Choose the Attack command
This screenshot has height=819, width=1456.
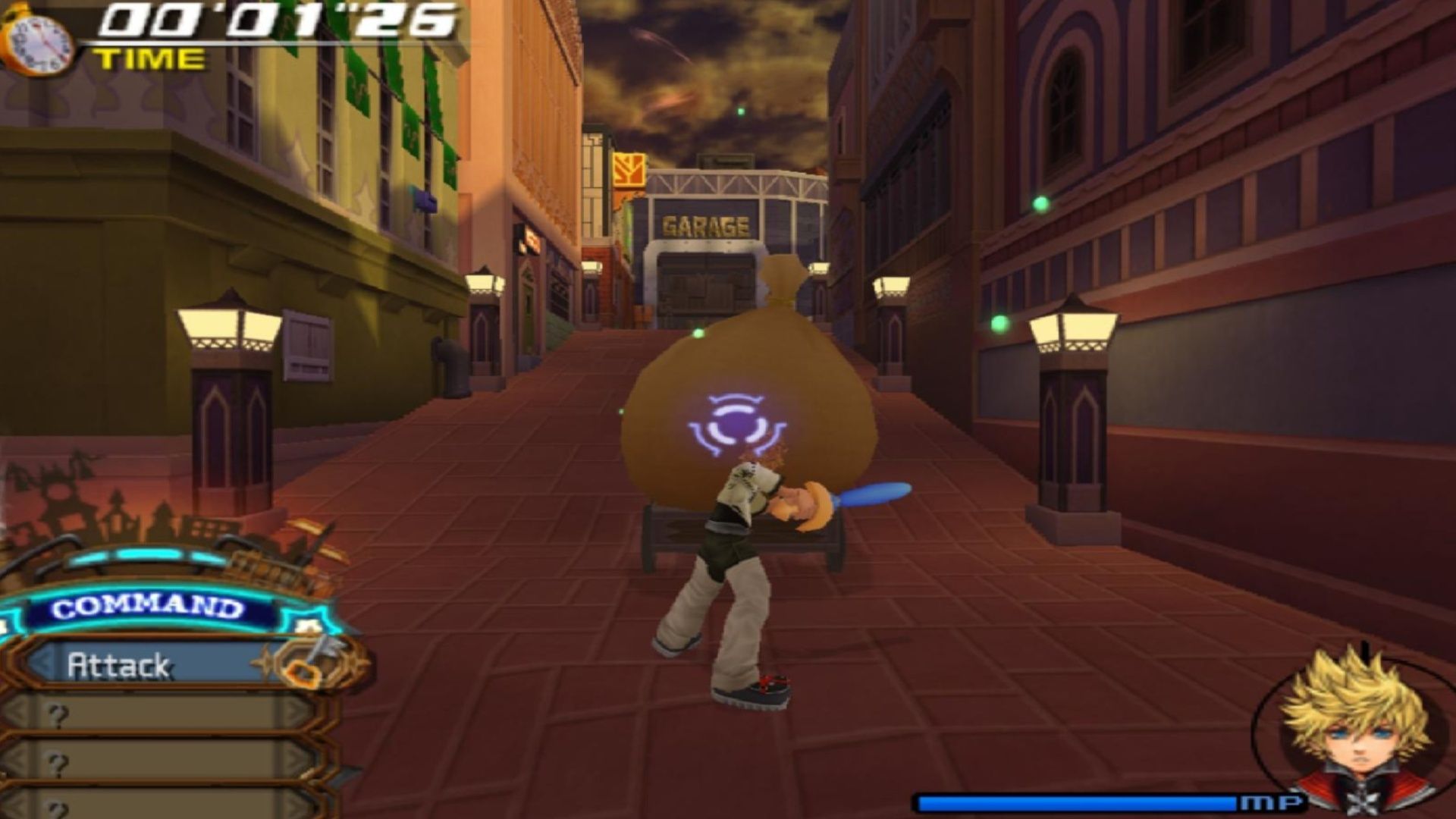[121, 664]
